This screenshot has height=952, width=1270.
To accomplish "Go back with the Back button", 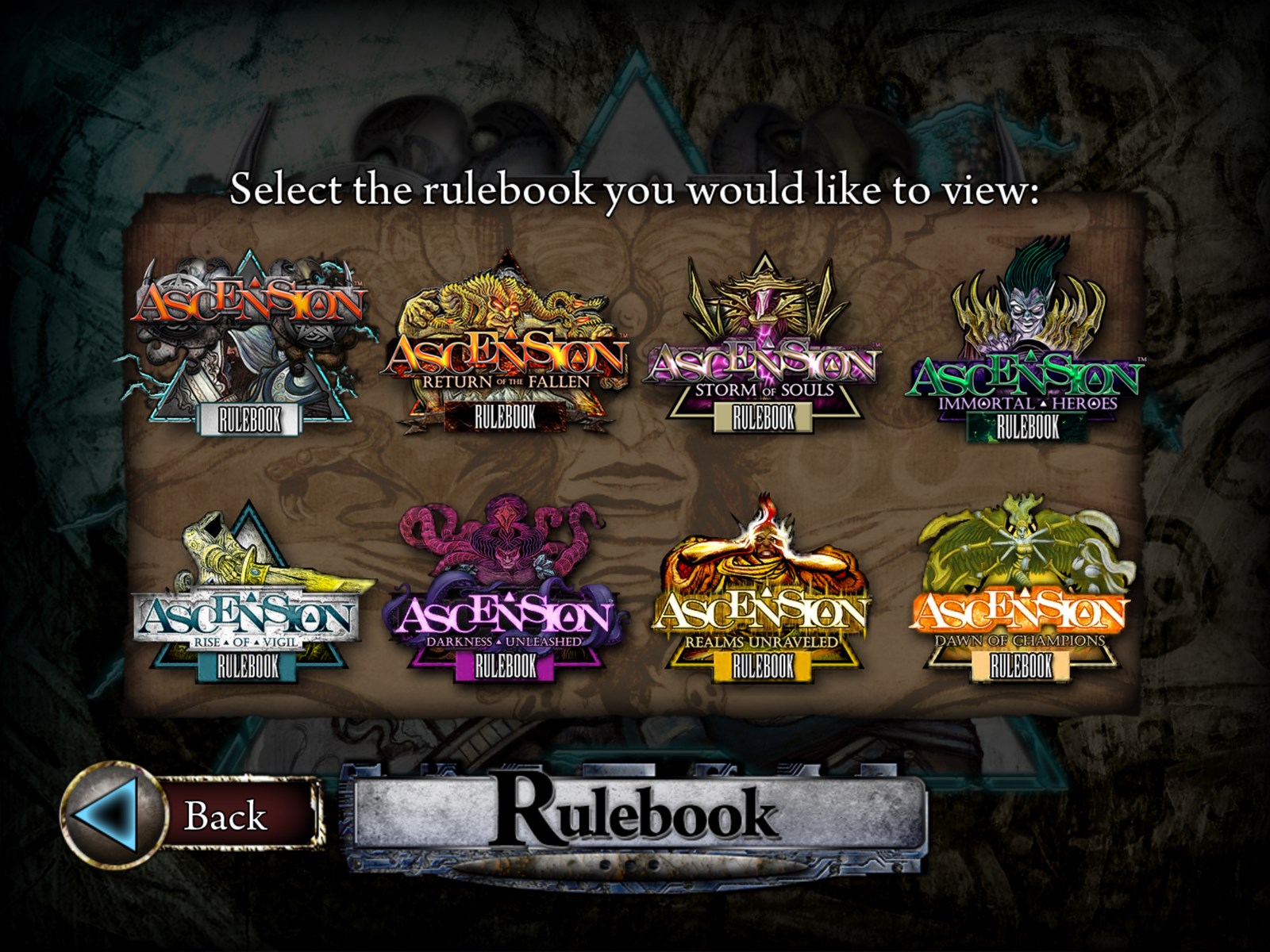I will pyautogui.click(x=194, y=815).
